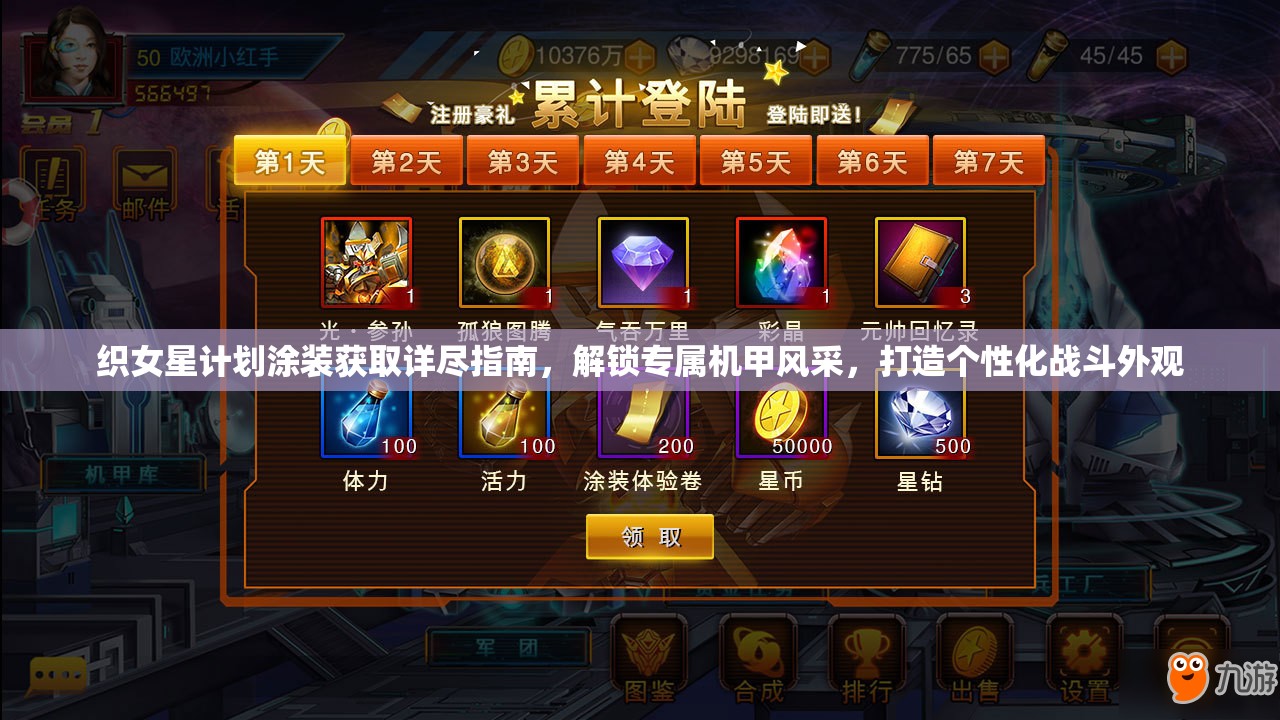This screenshot has width=1280, height=720.
Task: Click the 九游 logo icon
Action: 1190,675
